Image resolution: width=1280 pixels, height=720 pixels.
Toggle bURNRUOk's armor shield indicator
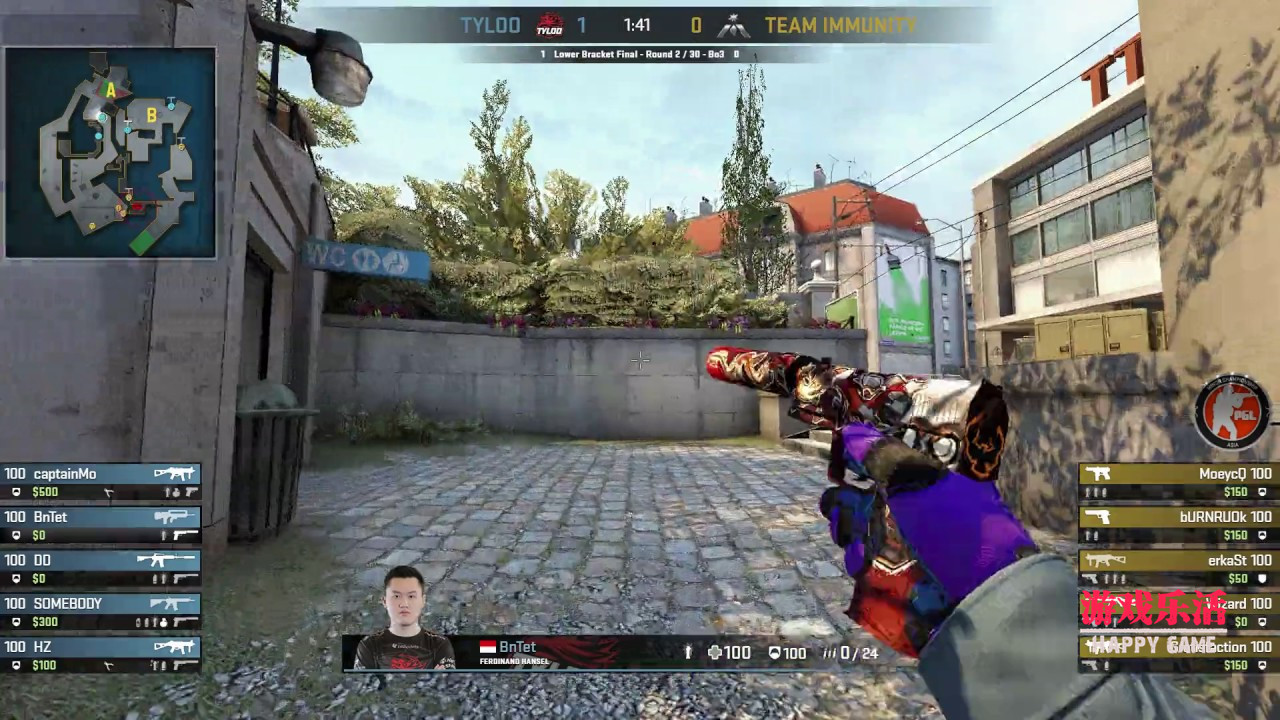coord(1261,535)
